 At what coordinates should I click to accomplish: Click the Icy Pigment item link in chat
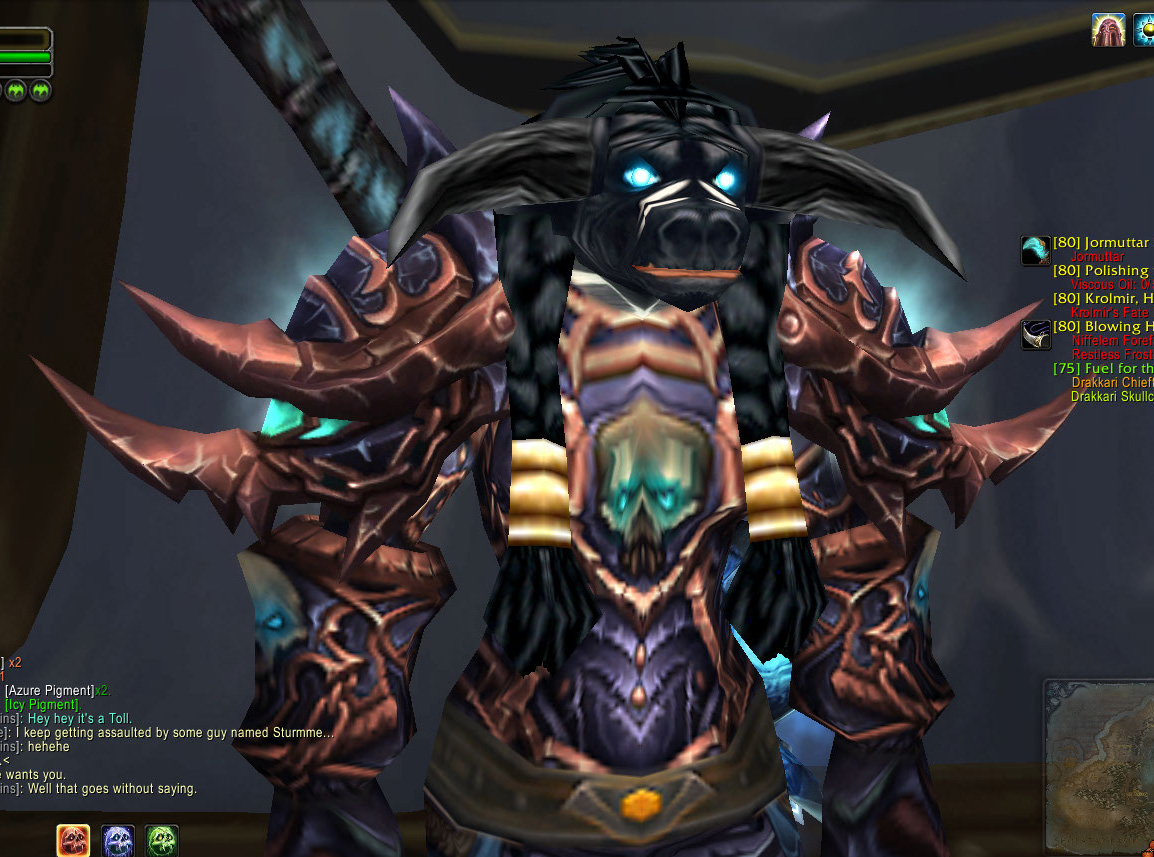[41, 705]
